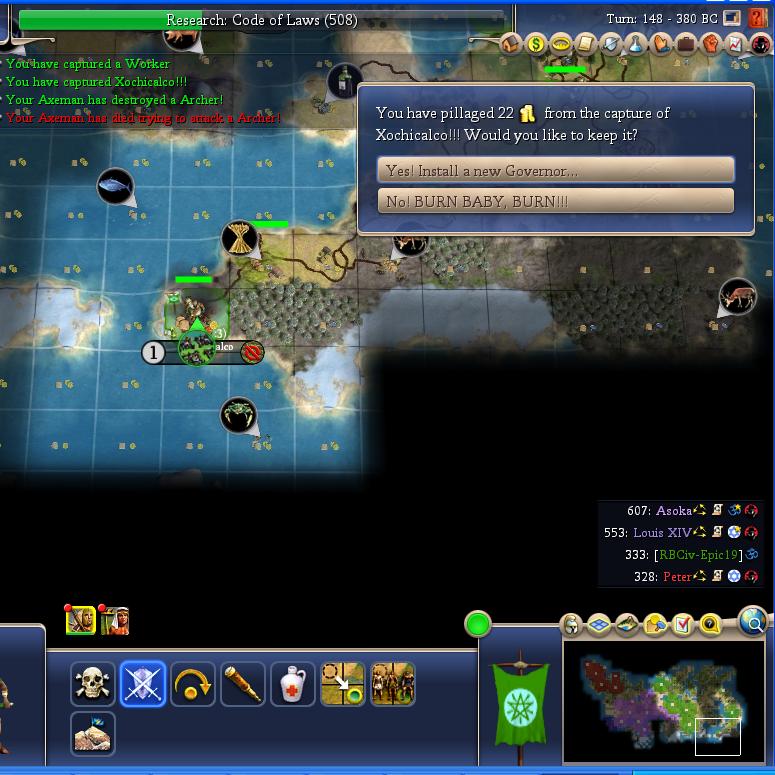The image size is (775, 775).
Task: Open the finance advisor dollar icon
Action: click(536, 44)
